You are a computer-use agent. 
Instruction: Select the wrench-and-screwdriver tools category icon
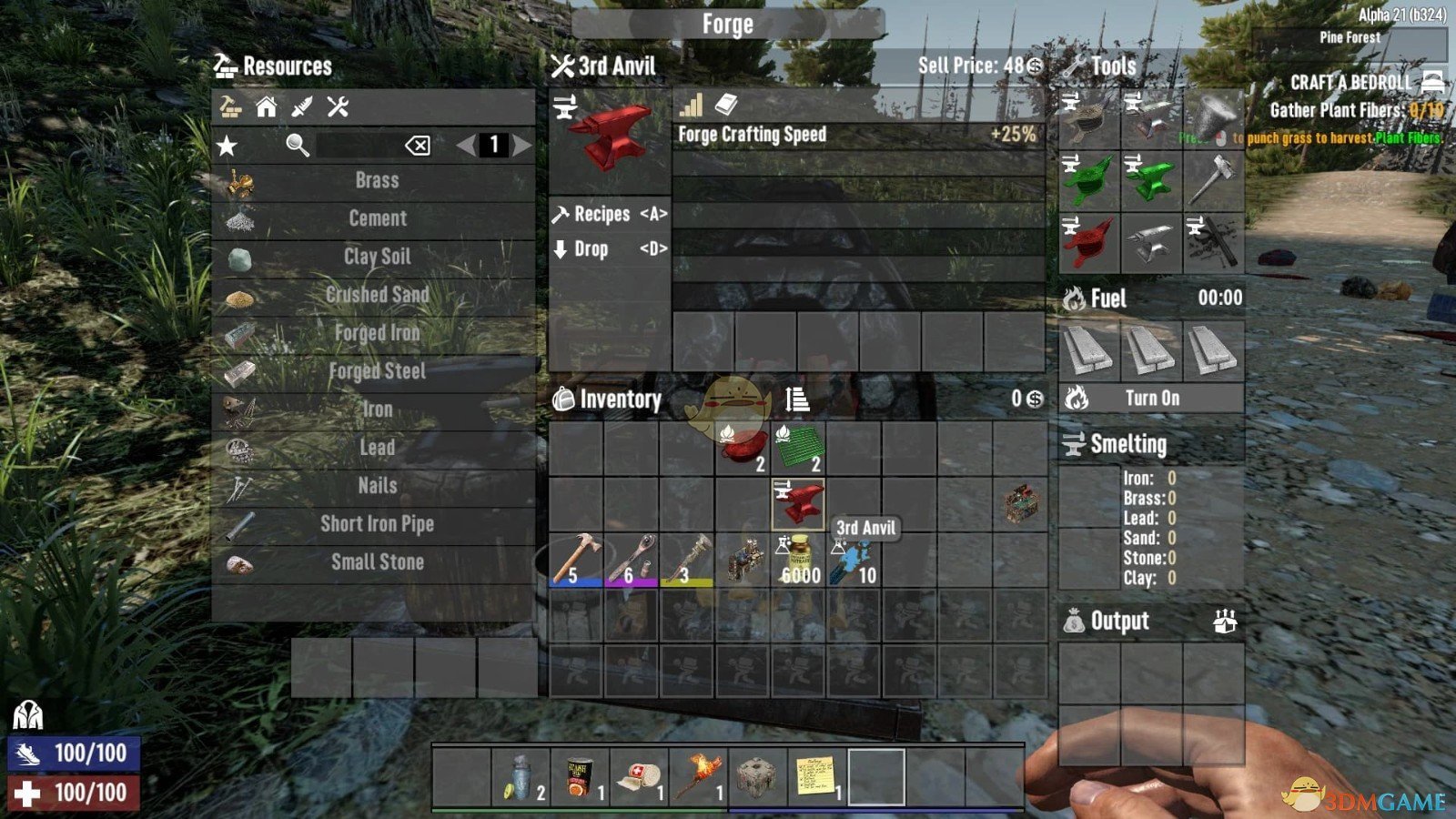click(337, 107)
